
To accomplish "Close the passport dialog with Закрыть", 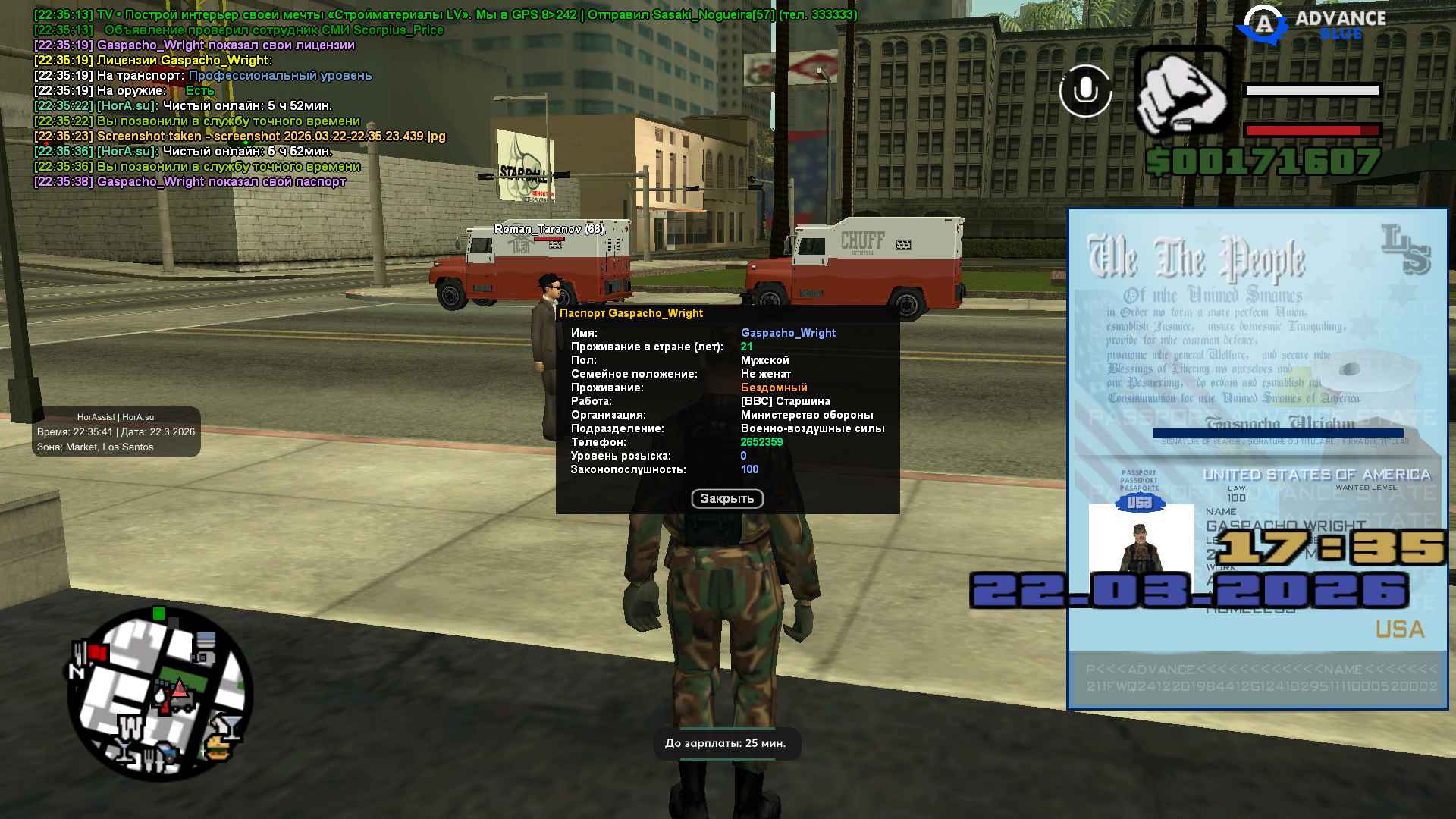I will coord(726,498).
